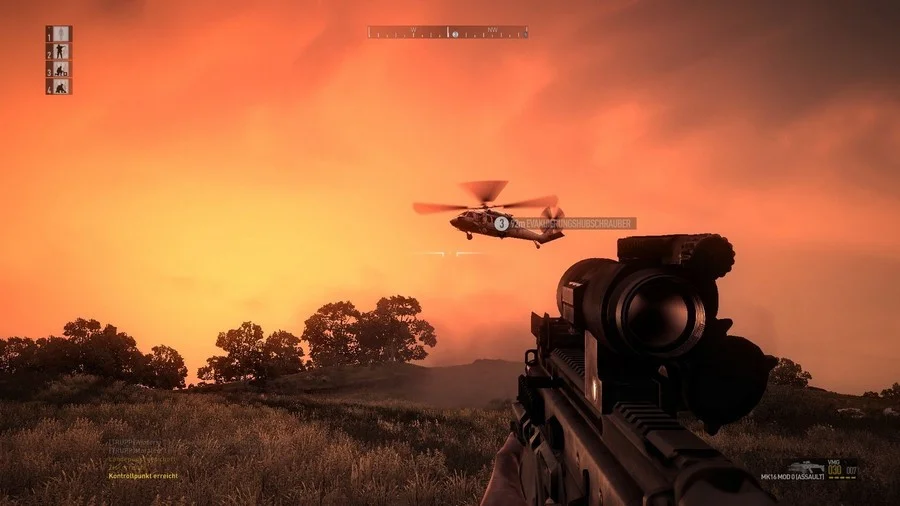Viewport: 900px width, 506px height.
Task: Click the Evakuierungshubschrauber objective marker 3
Action: (x=501, y=224)
